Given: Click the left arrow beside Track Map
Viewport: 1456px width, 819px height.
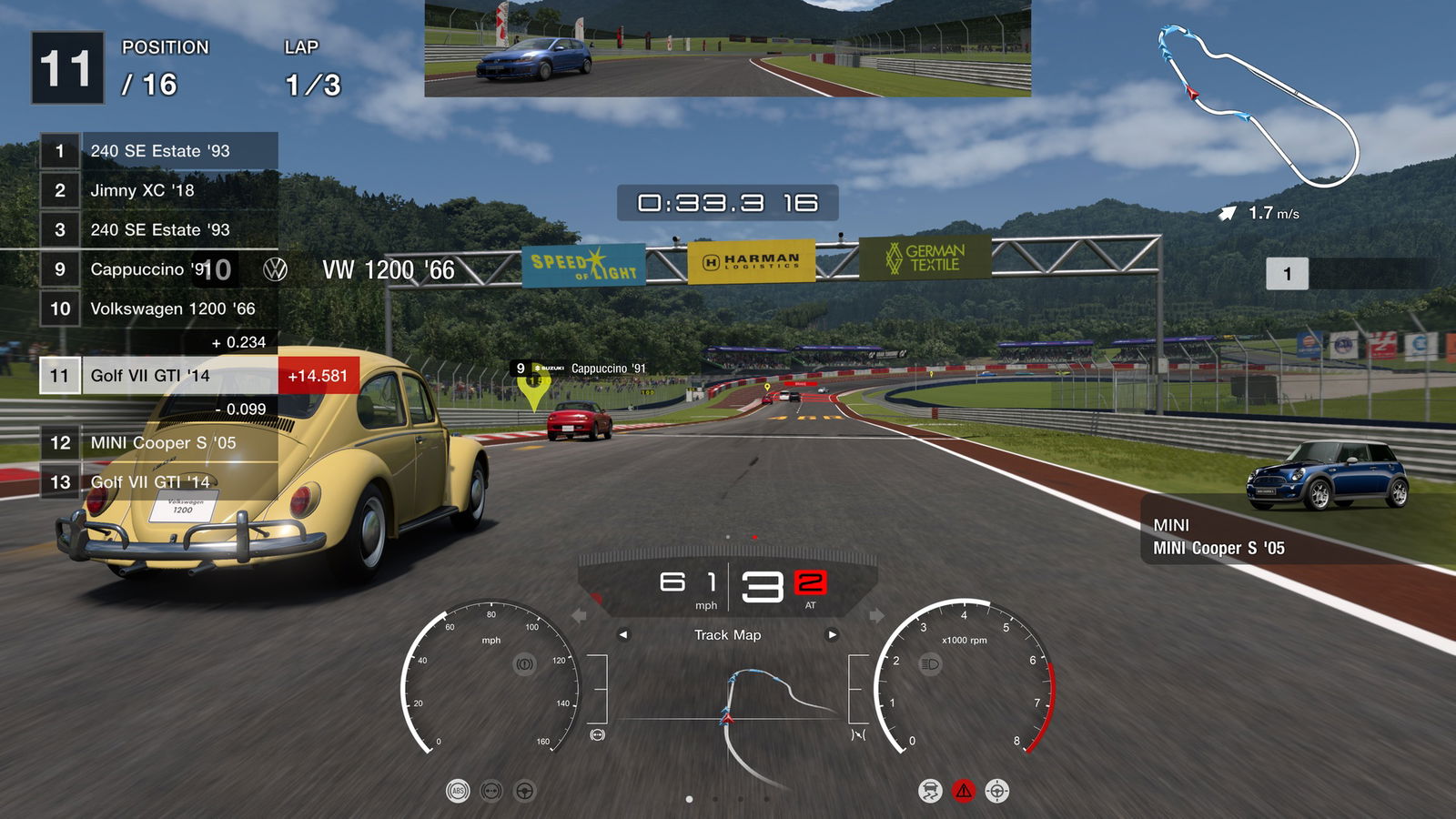Looking at the screenshot, I should pyautogui.click(x=623, y=636).
